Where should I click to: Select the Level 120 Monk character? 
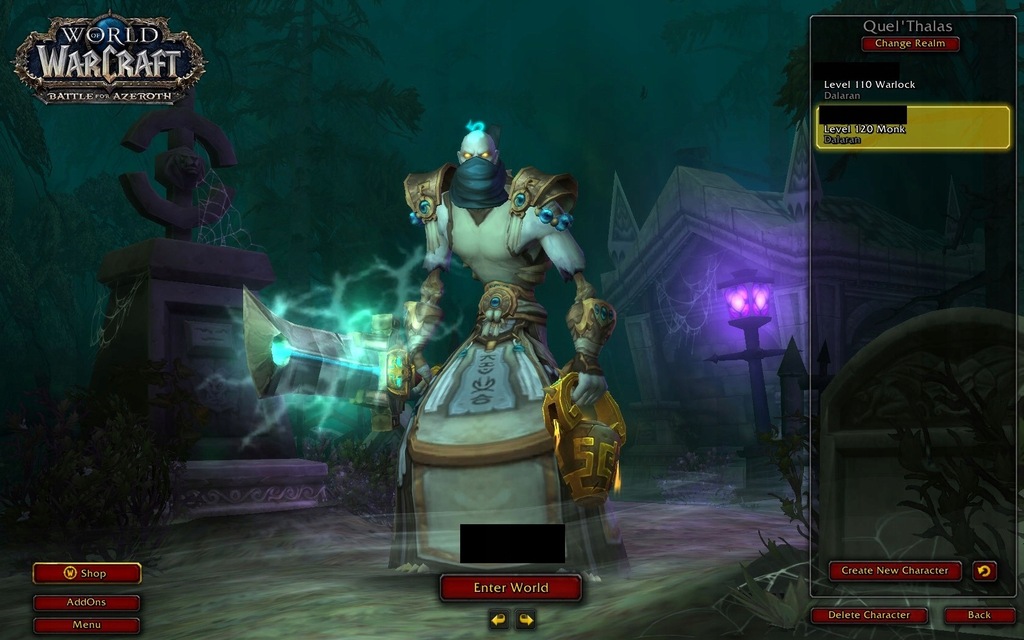tap(913, 128)
